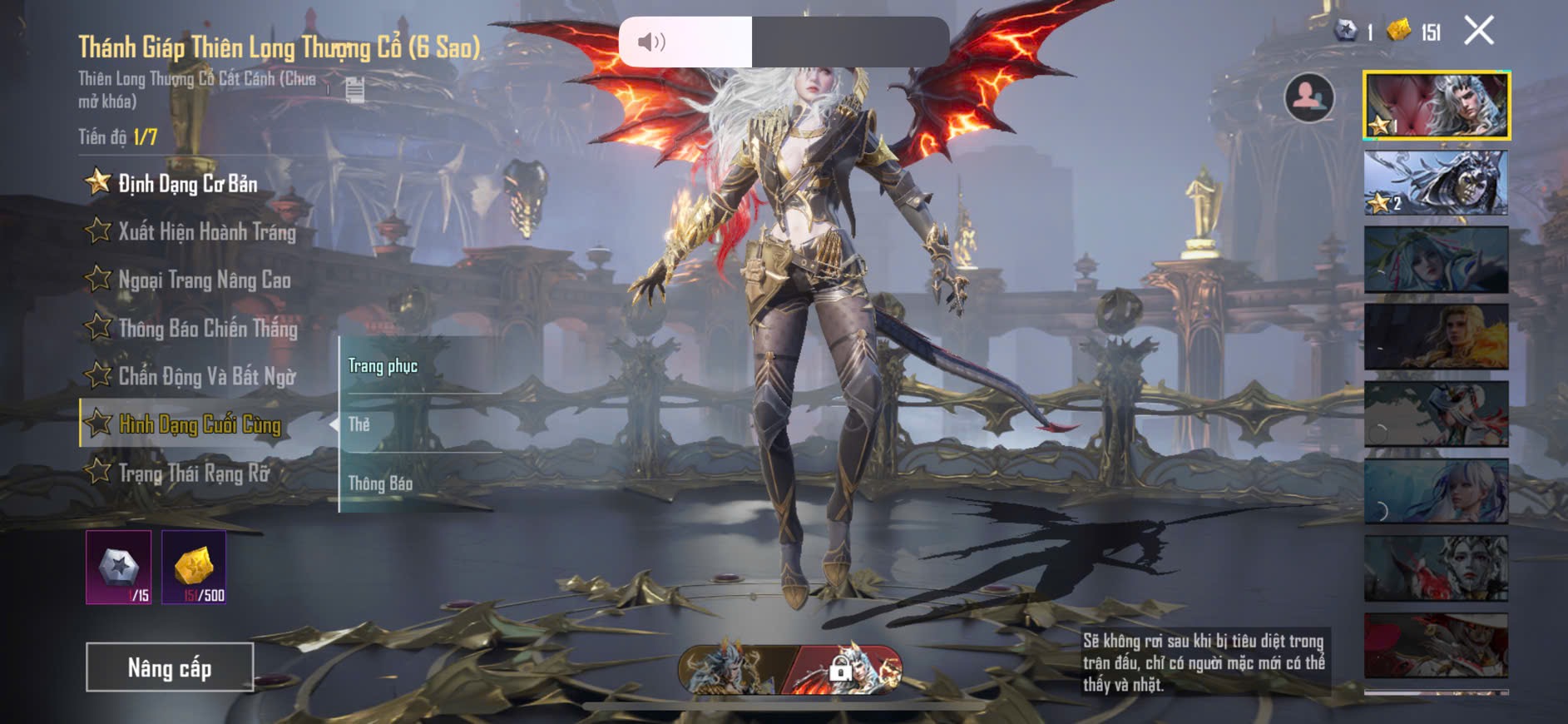Close the outfit upgrade screen
1568x724 pixels.
pyautogui.click(x=1478, y=31)
